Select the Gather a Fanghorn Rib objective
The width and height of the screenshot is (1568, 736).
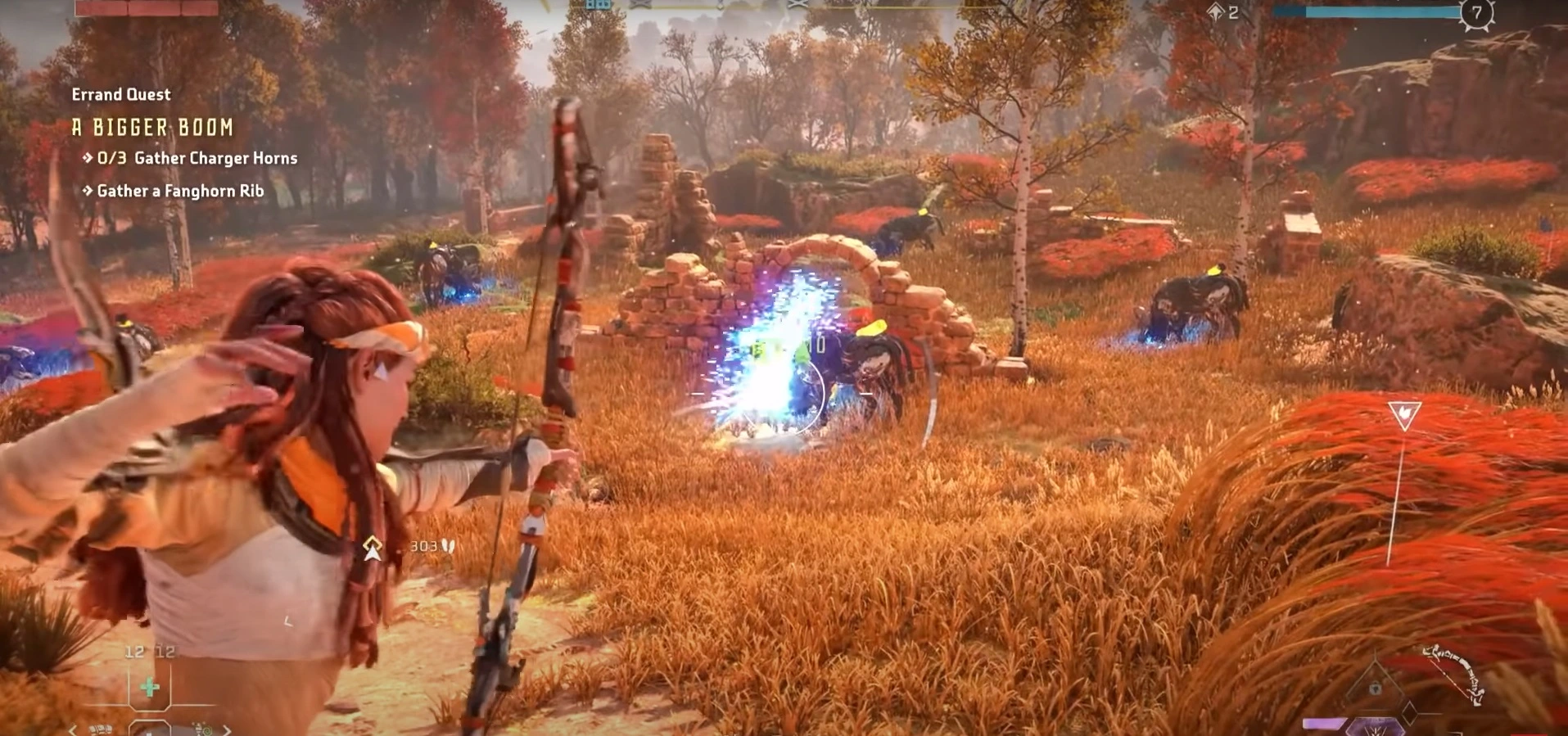[x=180, y=191]
